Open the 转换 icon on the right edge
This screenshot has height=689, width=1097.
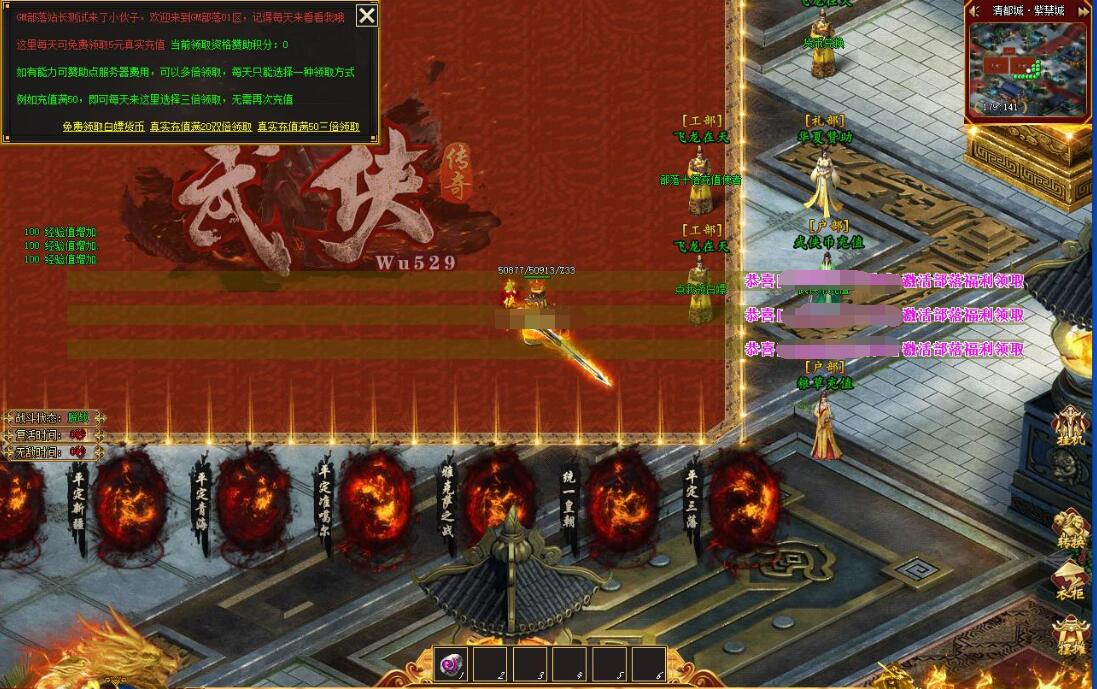coord(1073,529)
